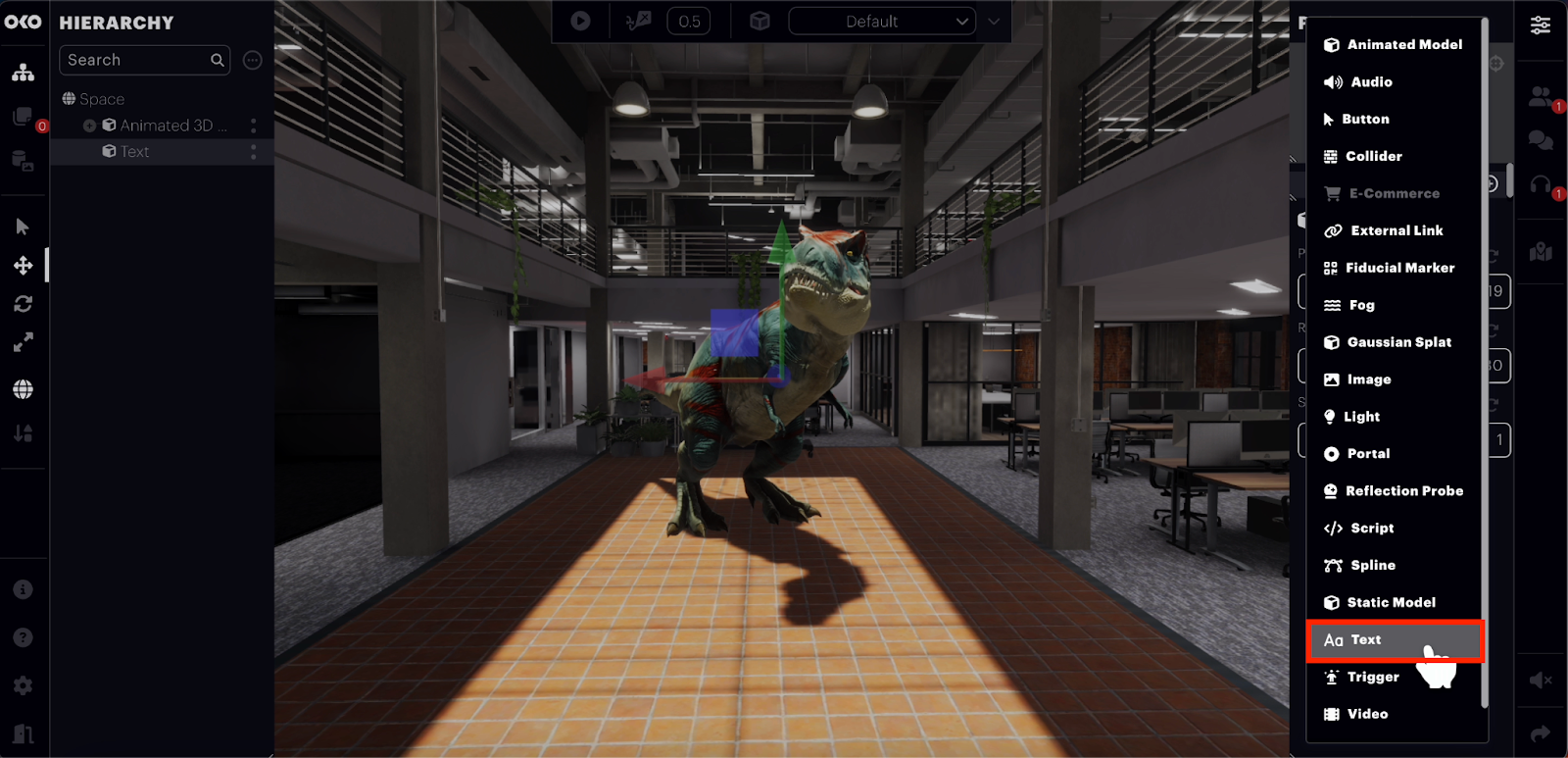Add a Light component
This screenshot has height=758, width=1568.
1362,417
